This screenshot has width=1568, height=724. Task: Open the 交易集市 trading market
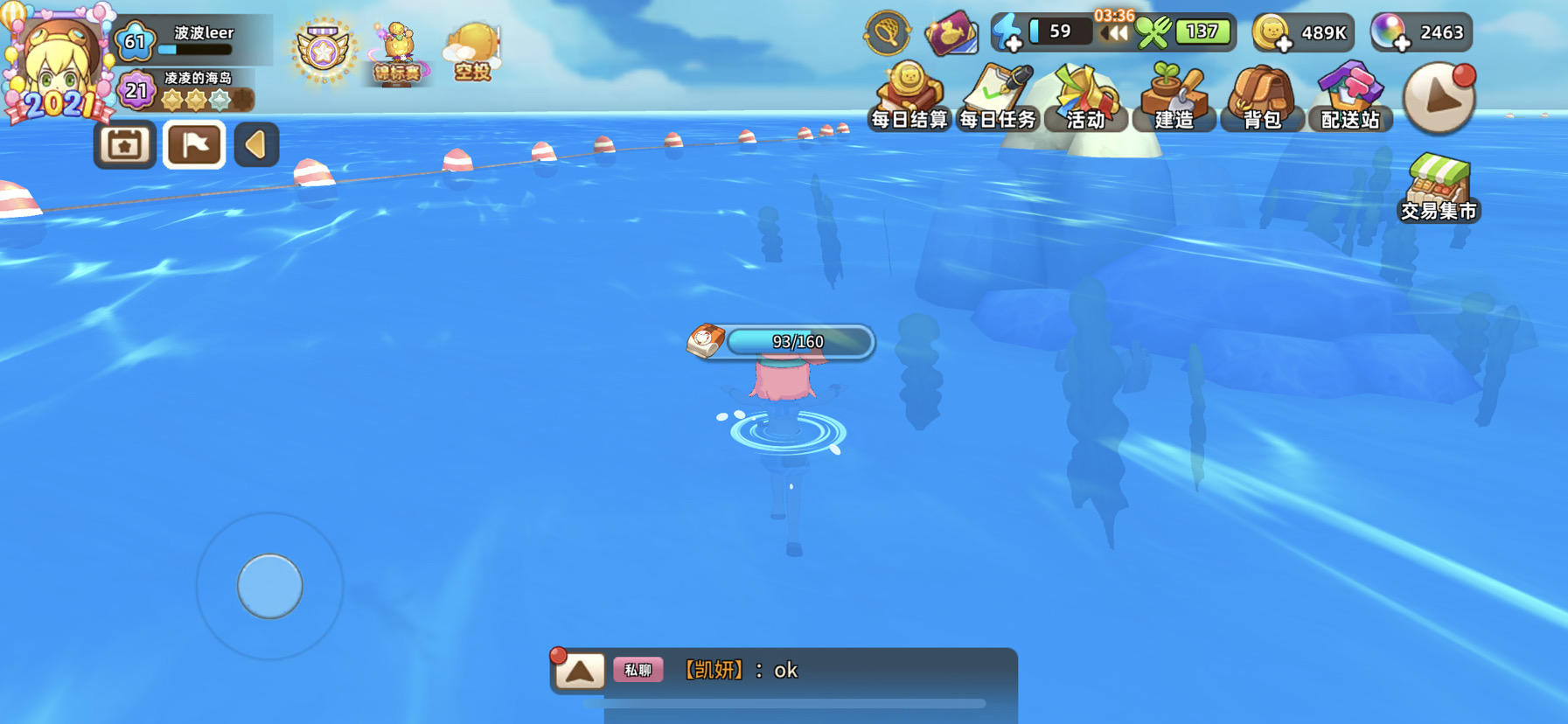click(x=1438, y=186)
